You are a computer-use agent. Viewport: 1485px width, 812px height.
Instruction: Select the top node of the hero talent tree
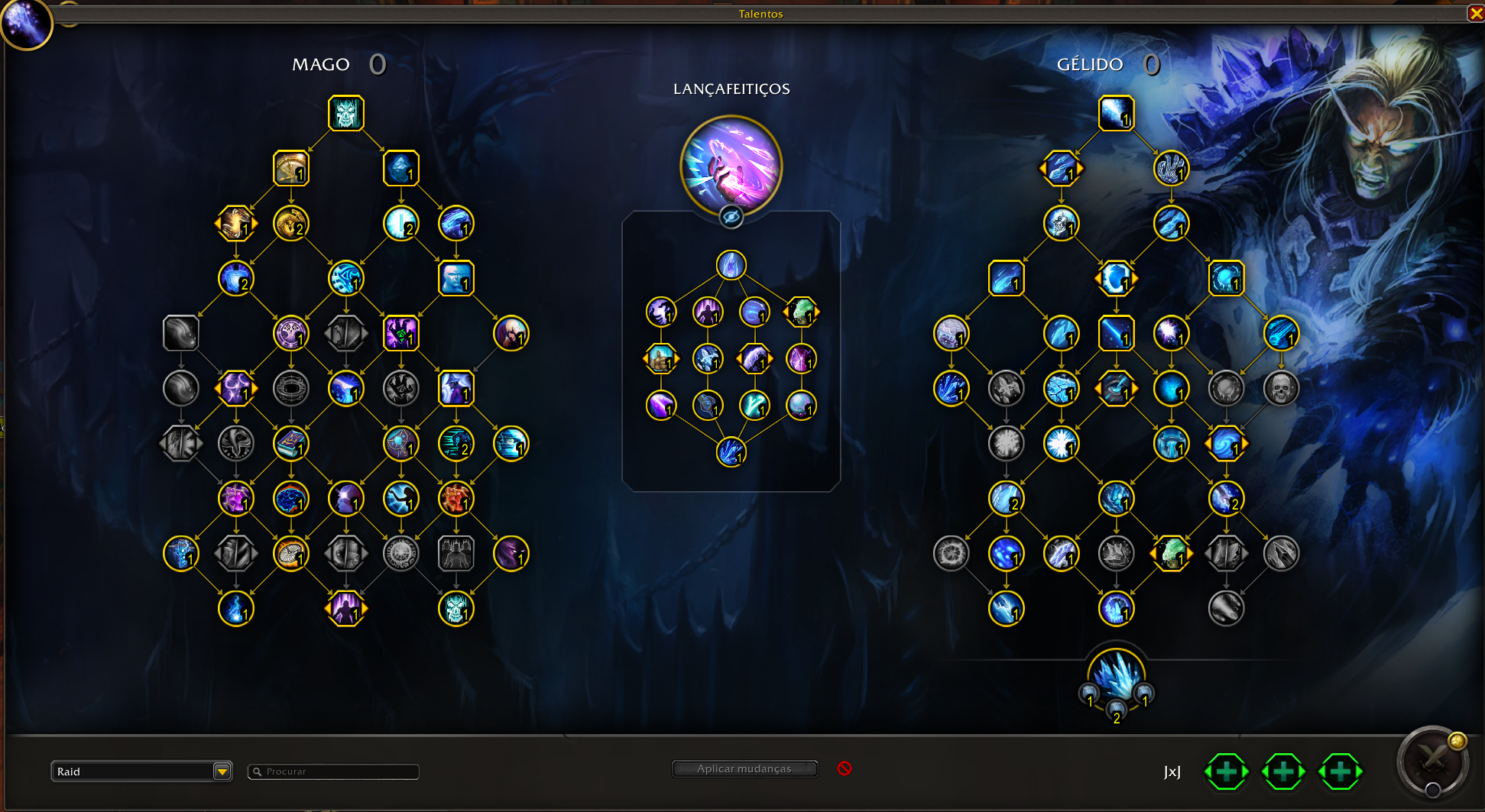(x=731, y=265)
